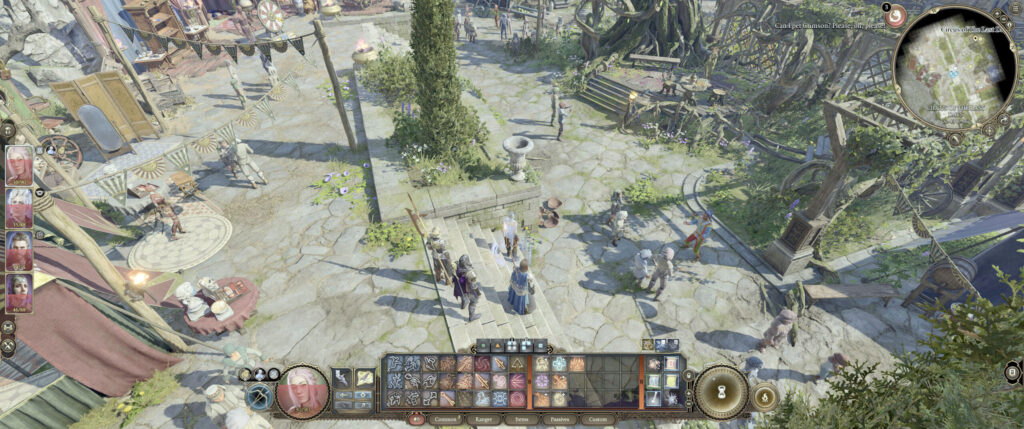Select the white-haired top party portrait

click(19, 165)
